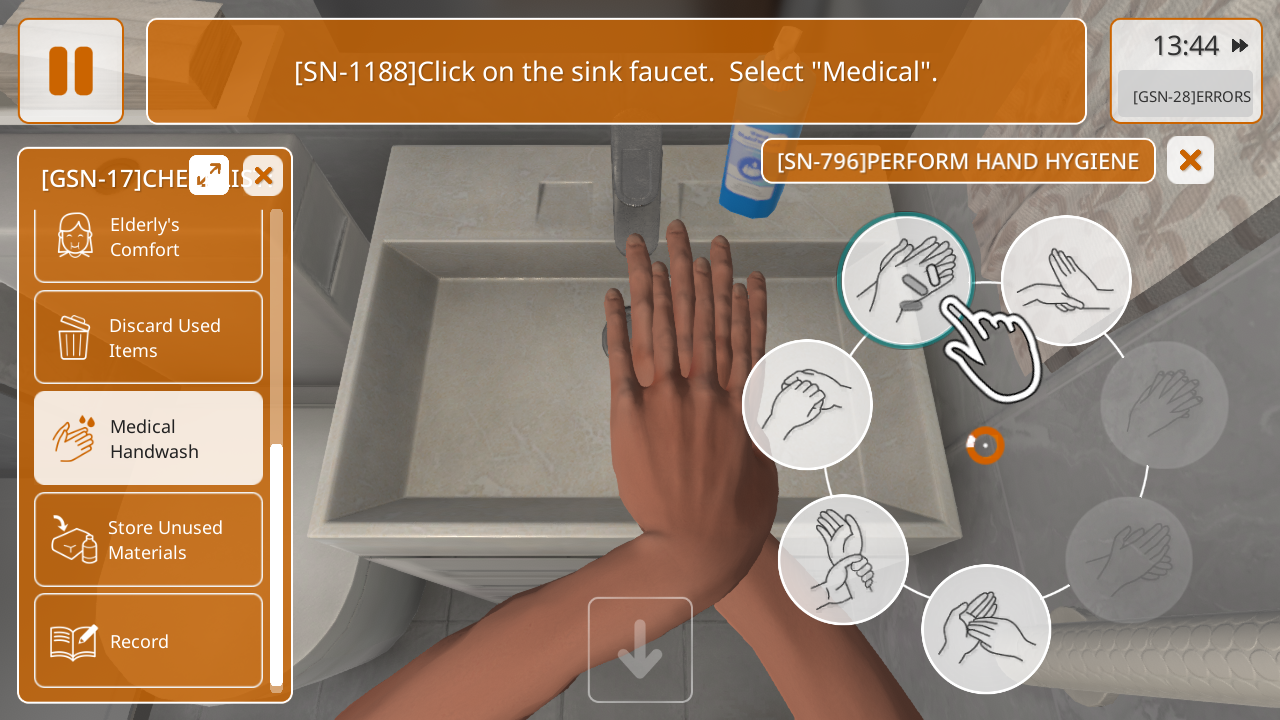Close the Perform Hand Hygiene menu

tap(1190, 160)
